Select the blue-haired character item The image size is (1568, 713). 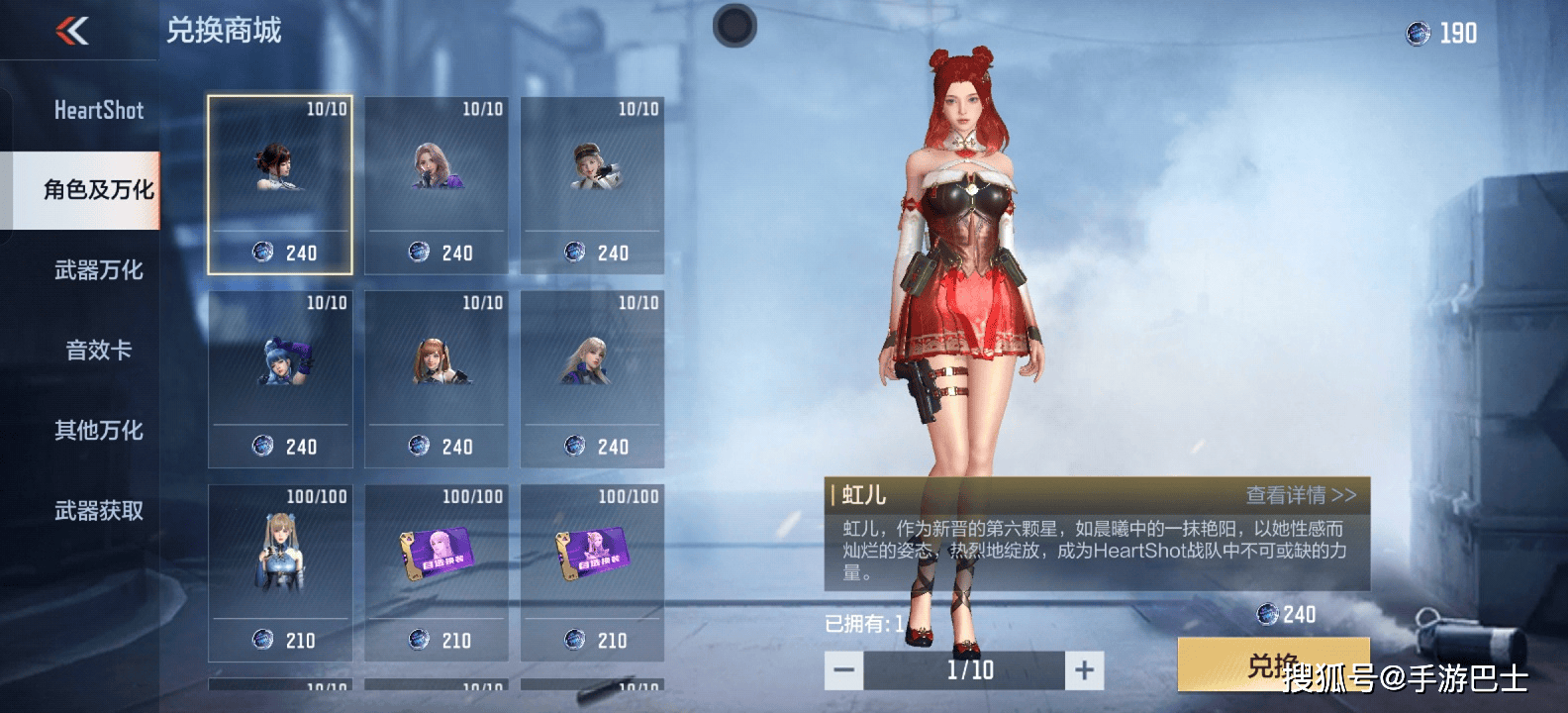coord(280,378)
